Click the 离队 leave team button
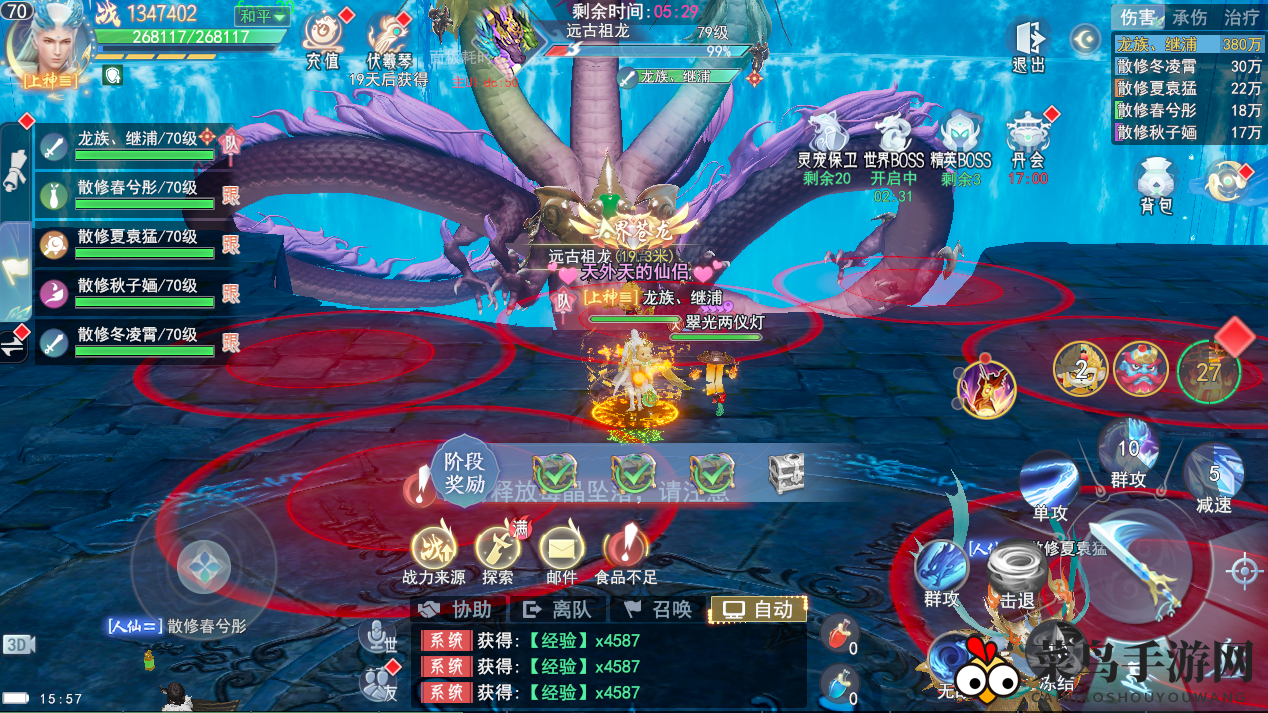The width and height of the screenshot is (1268, 713). (558, 609)
